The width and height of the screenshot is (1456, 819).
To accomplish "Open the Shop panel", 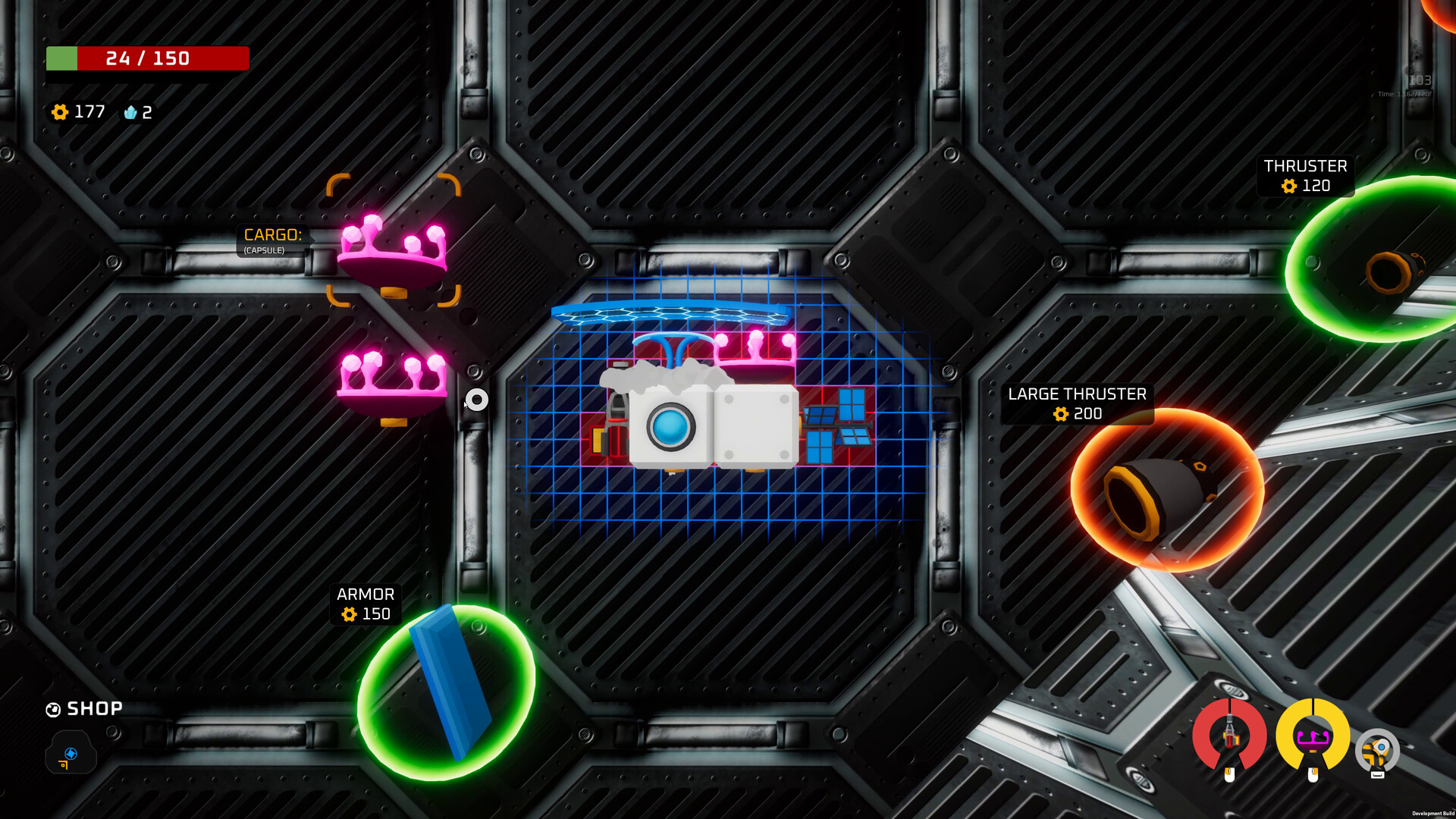I will (83, 709).
